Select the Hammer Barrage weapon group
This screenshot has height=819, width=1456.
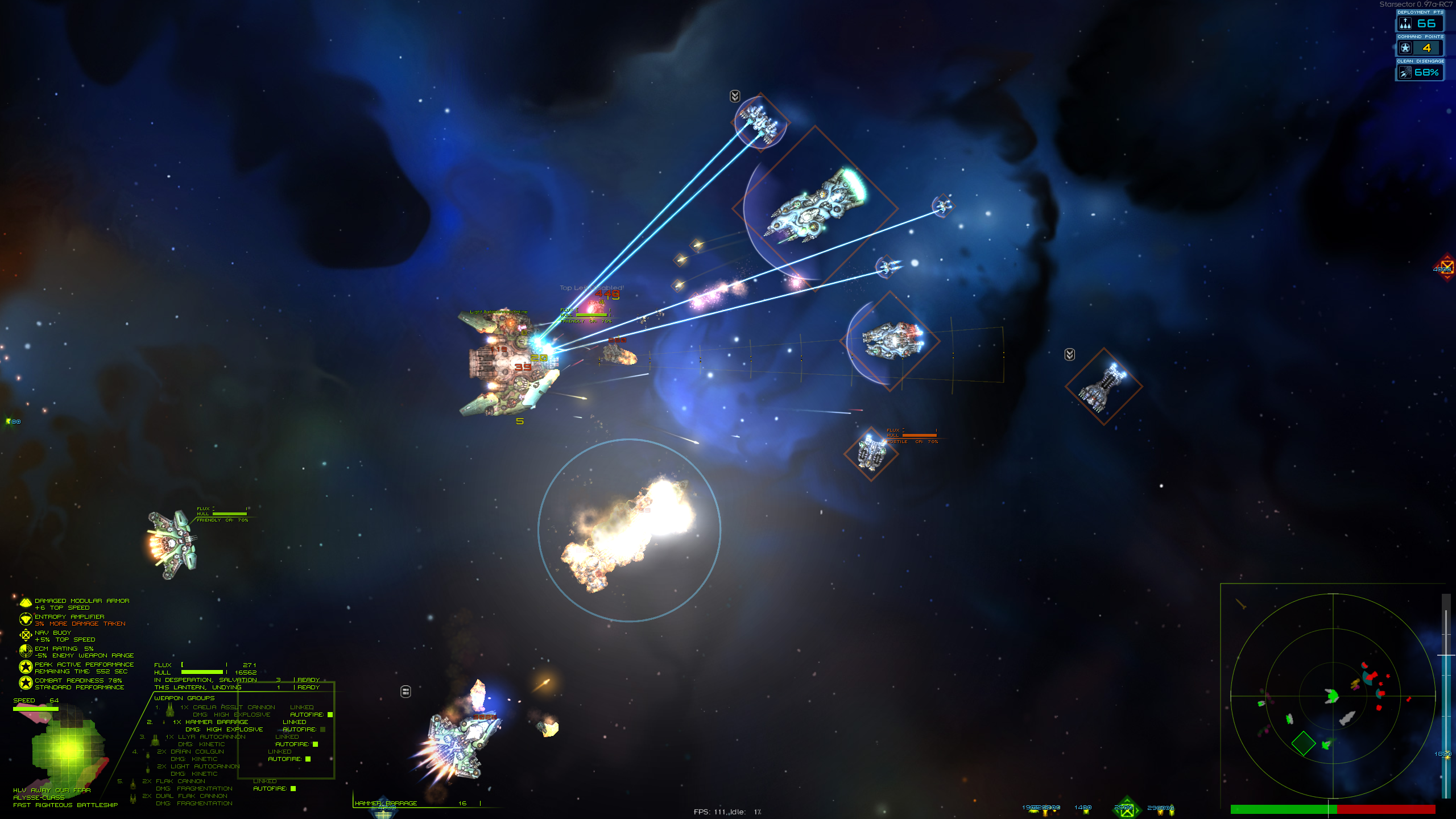217,722
